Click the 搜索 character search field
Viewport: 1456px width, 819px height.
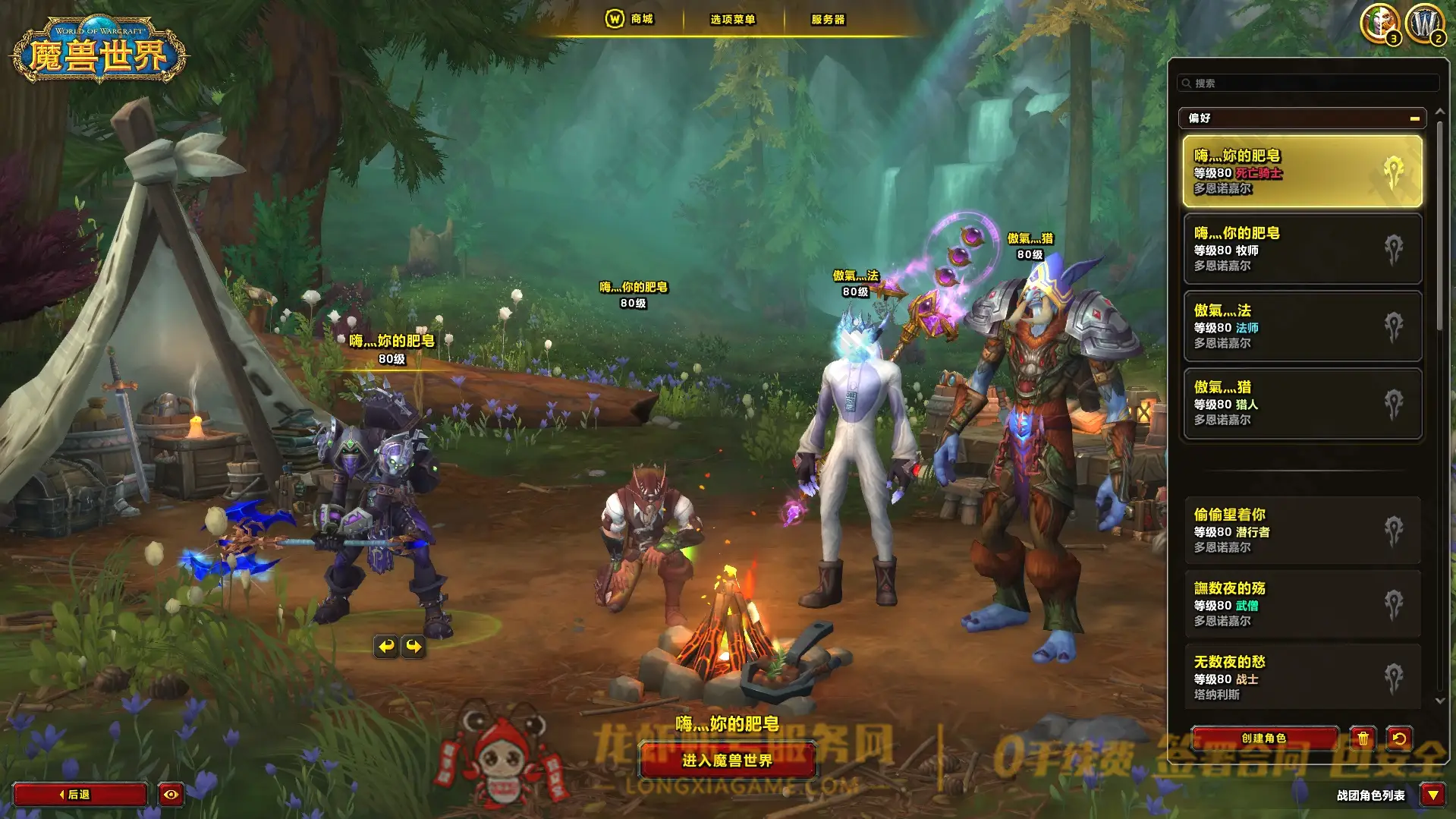click(x=1309, y=83)
